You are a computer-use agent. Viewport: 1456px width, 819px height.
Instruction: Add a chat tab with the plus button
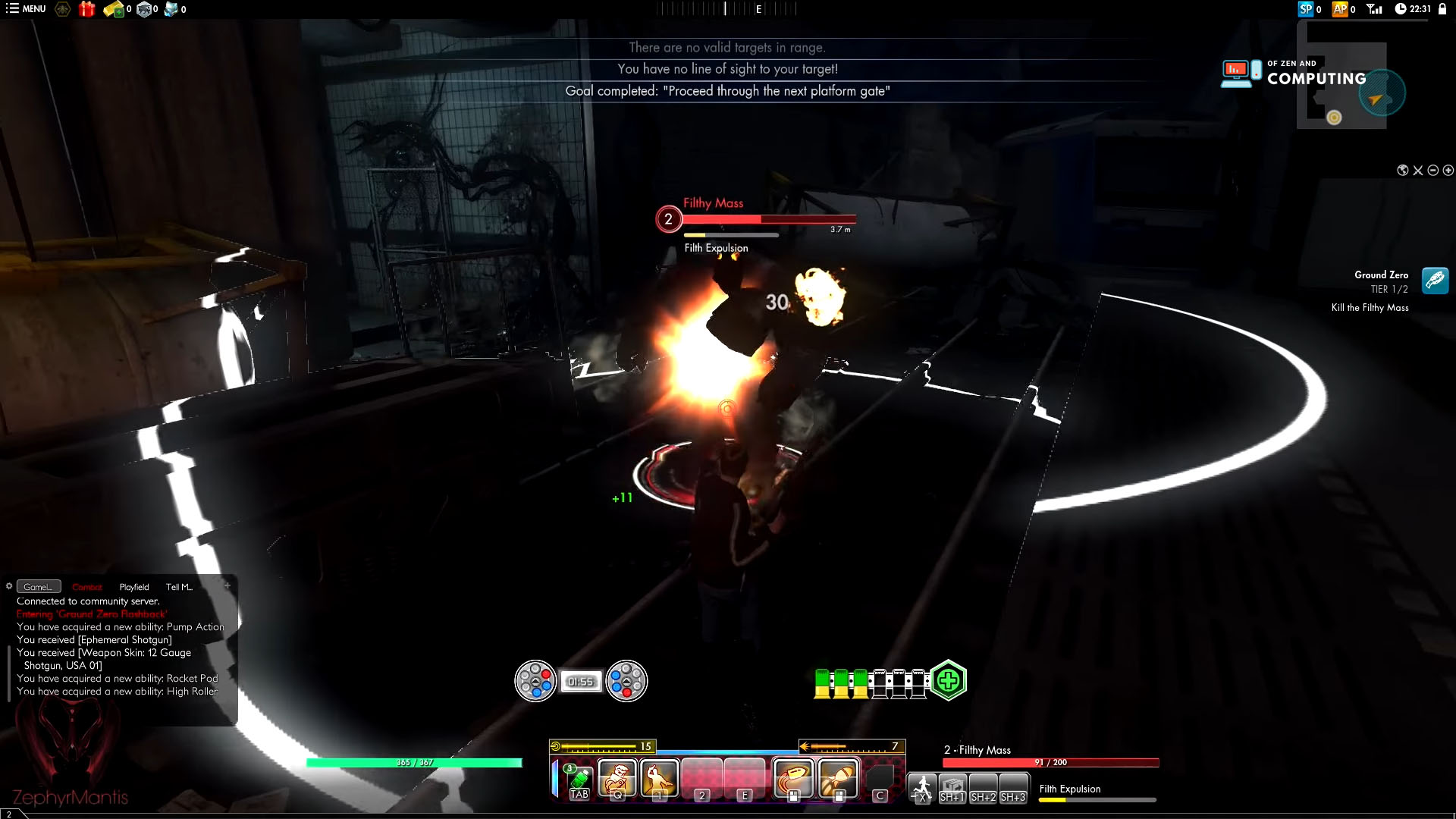click(x=227, y=585)
